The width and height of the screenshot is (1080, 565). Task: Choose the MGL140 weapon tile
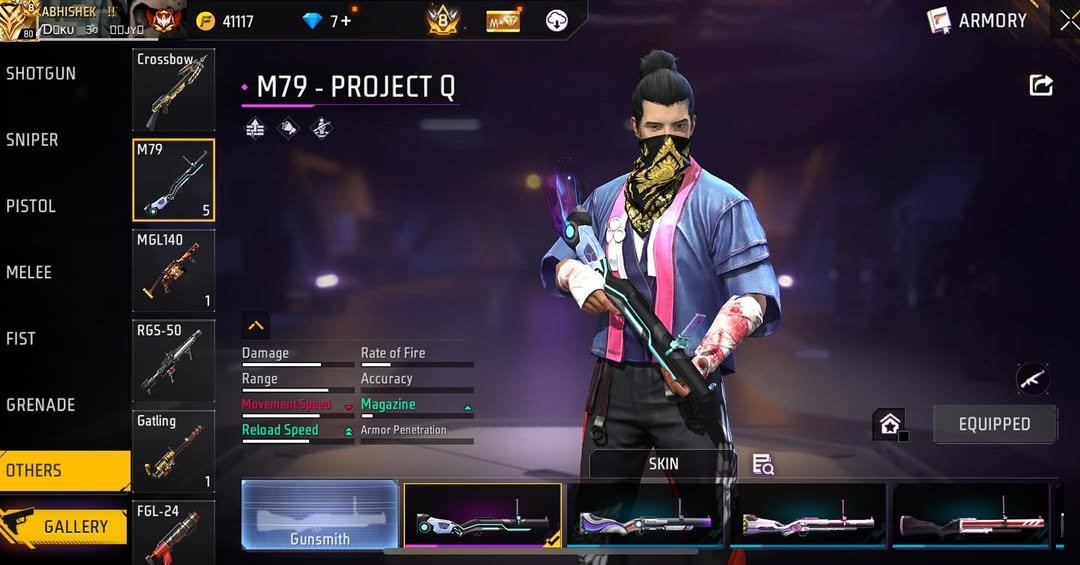point(173,270)
